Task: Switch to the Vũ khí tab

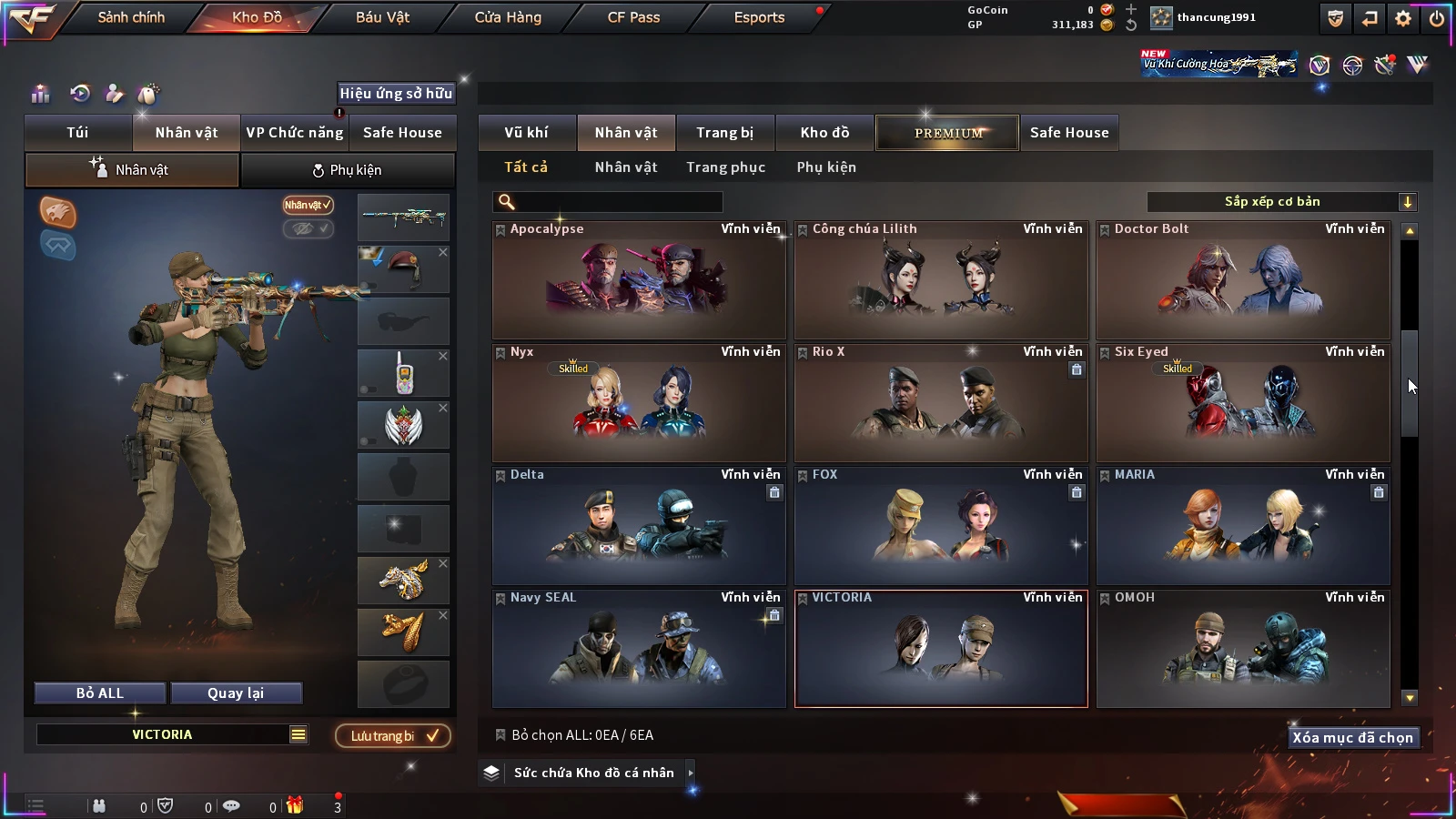Action: [526, 133]
